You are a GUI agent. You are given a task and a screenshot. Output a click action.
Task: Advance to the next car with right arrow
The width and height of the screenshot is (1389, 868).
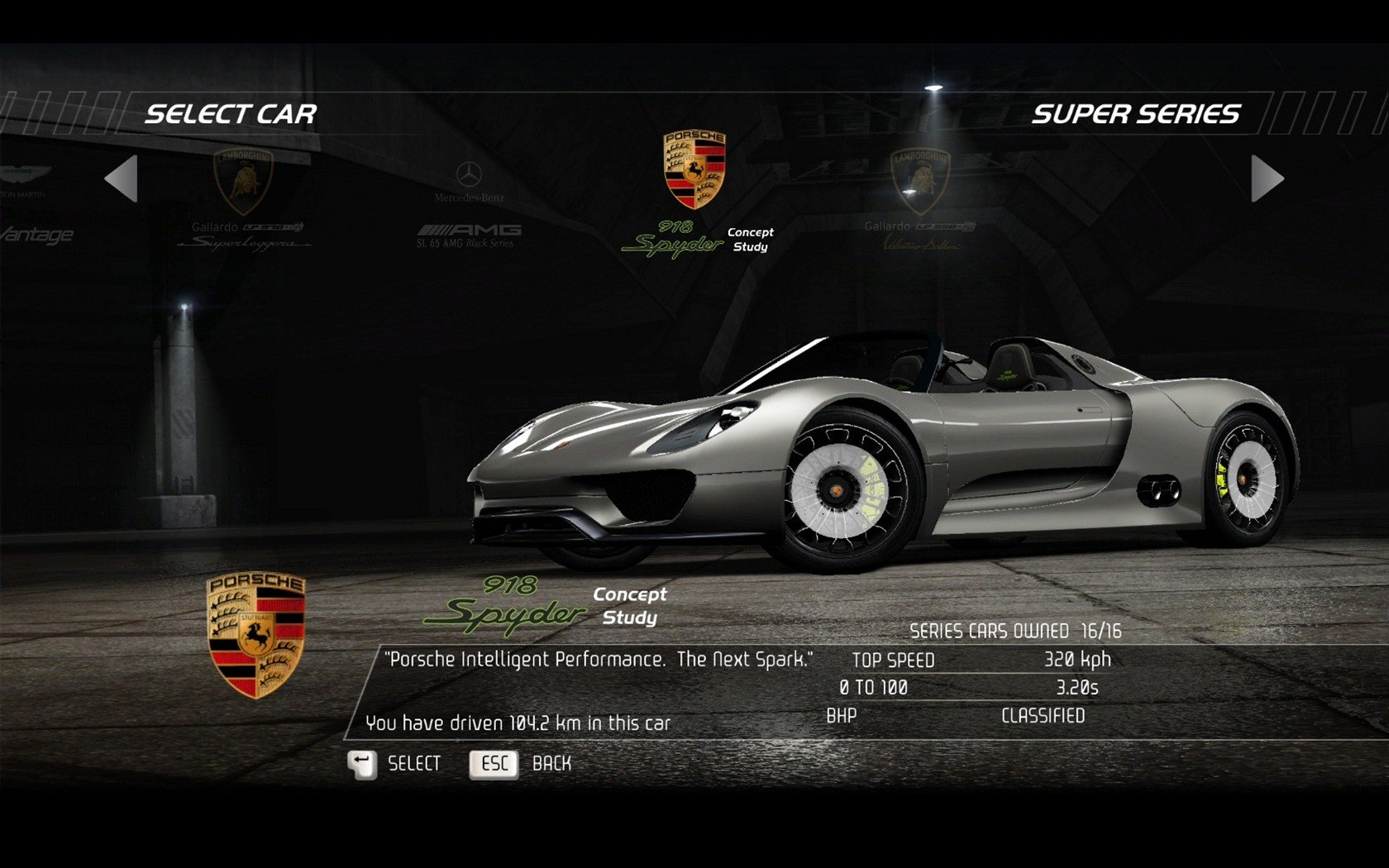(1265, 180)
